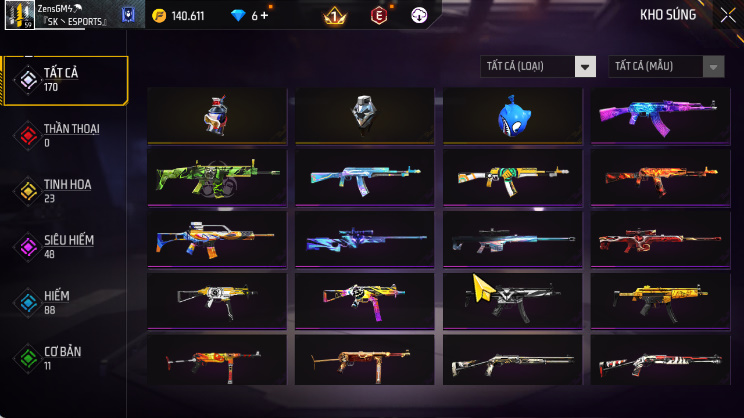The height and width of the screenshot is (418, 744).
Task: Add diamonds using the plus button
Action: pyautogui.click(x=265, y=16)
